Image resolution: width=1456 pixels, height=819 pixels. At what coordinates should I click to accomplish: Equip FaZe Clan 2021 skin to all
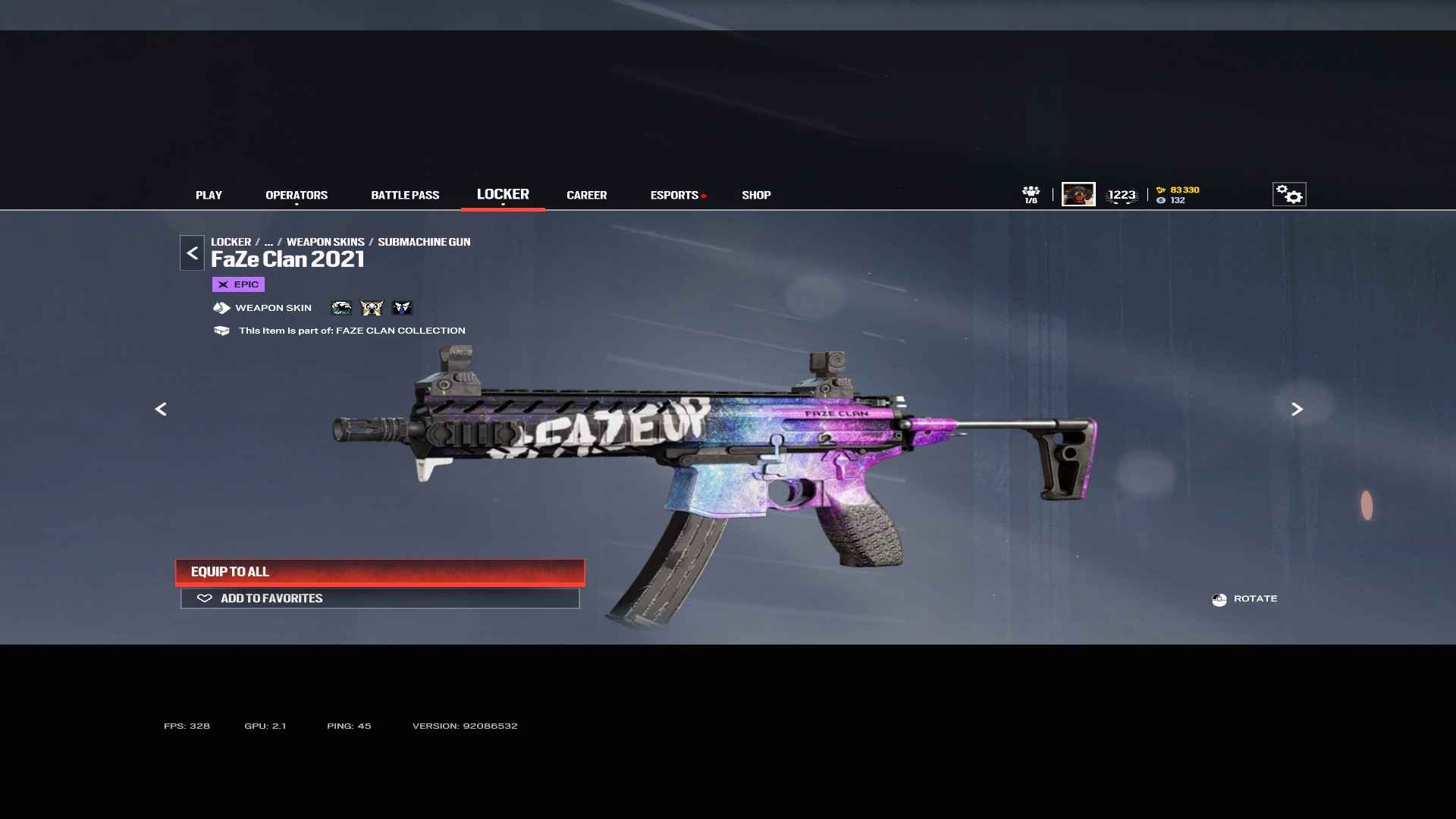[x=380, y=572]
